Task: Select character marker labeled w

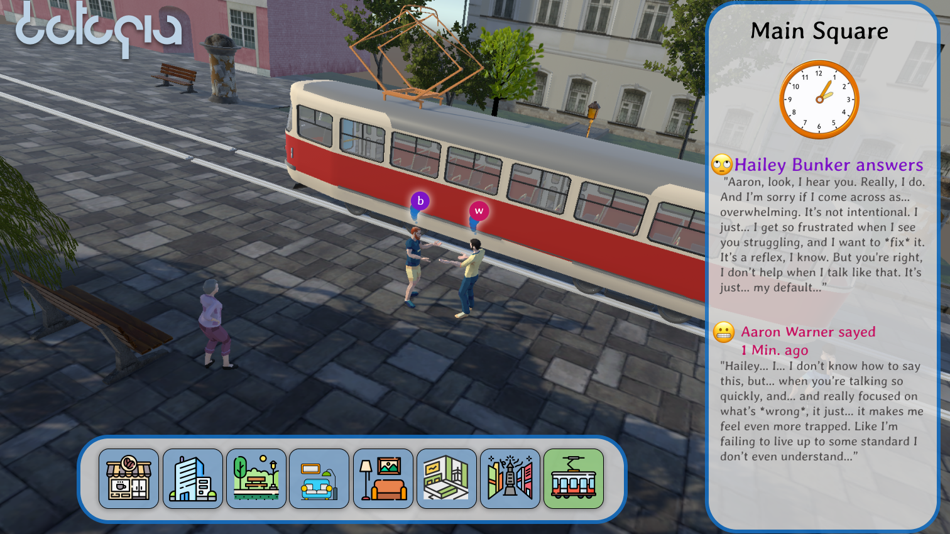Action: 479,211
